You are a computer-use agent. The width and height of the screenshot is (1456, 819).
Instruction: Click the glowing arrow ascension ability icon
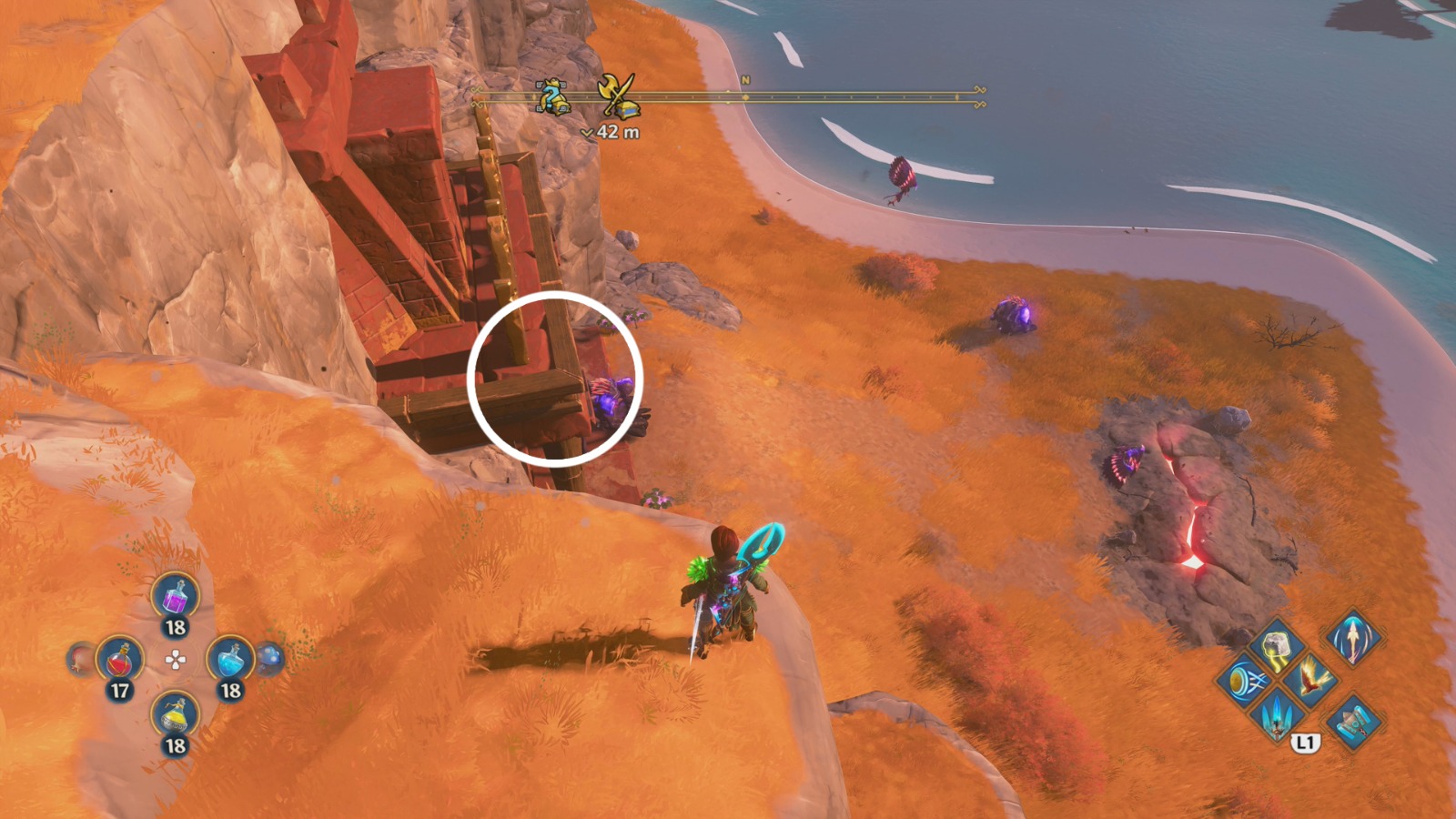[x=1353, y=642]
